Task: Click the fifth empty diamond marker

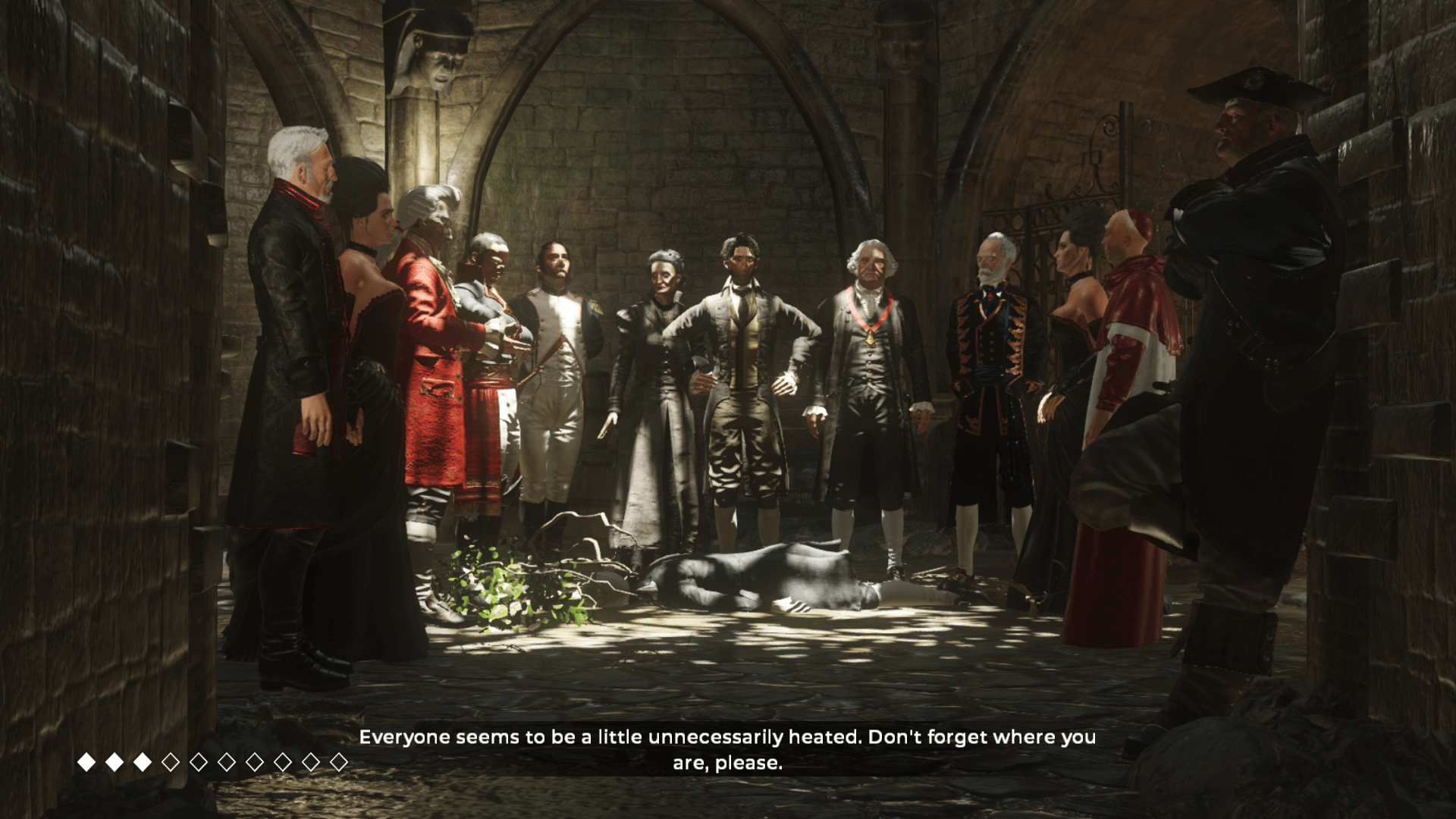Action: coord(282,759)
